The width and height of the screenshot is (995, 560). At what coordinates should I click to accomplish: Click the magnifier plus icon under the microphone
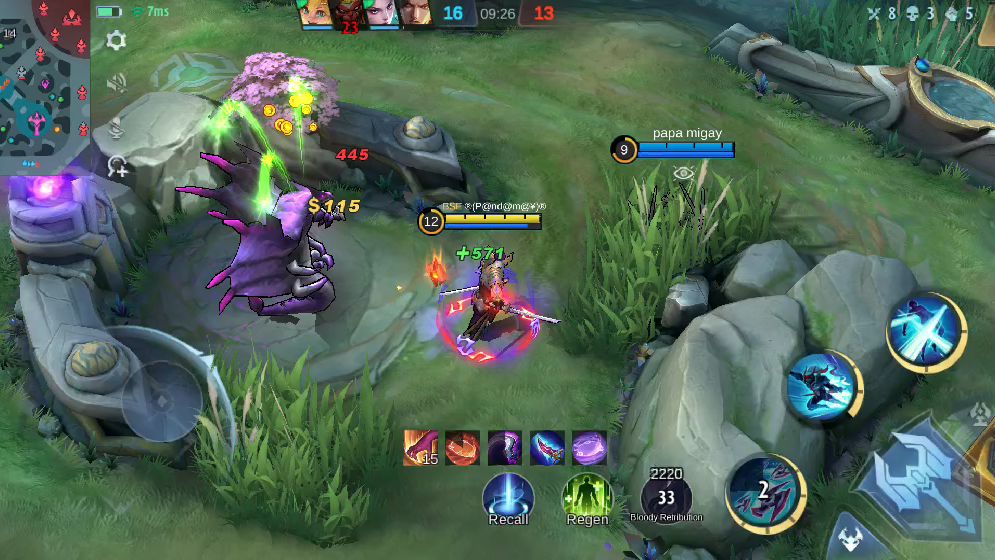[118, 167]
